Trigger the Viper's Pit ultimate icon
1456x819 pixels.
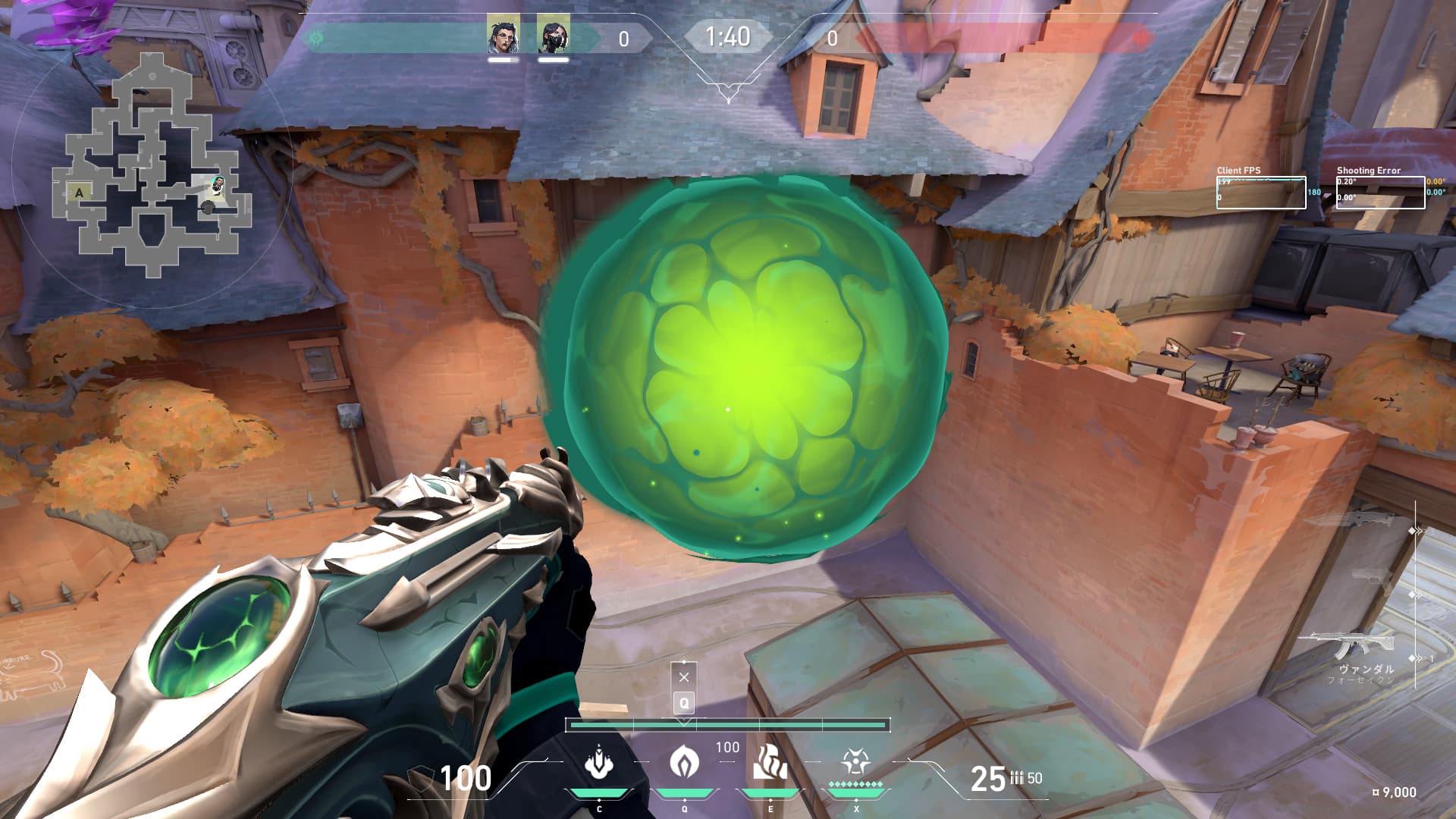[855, 762]
